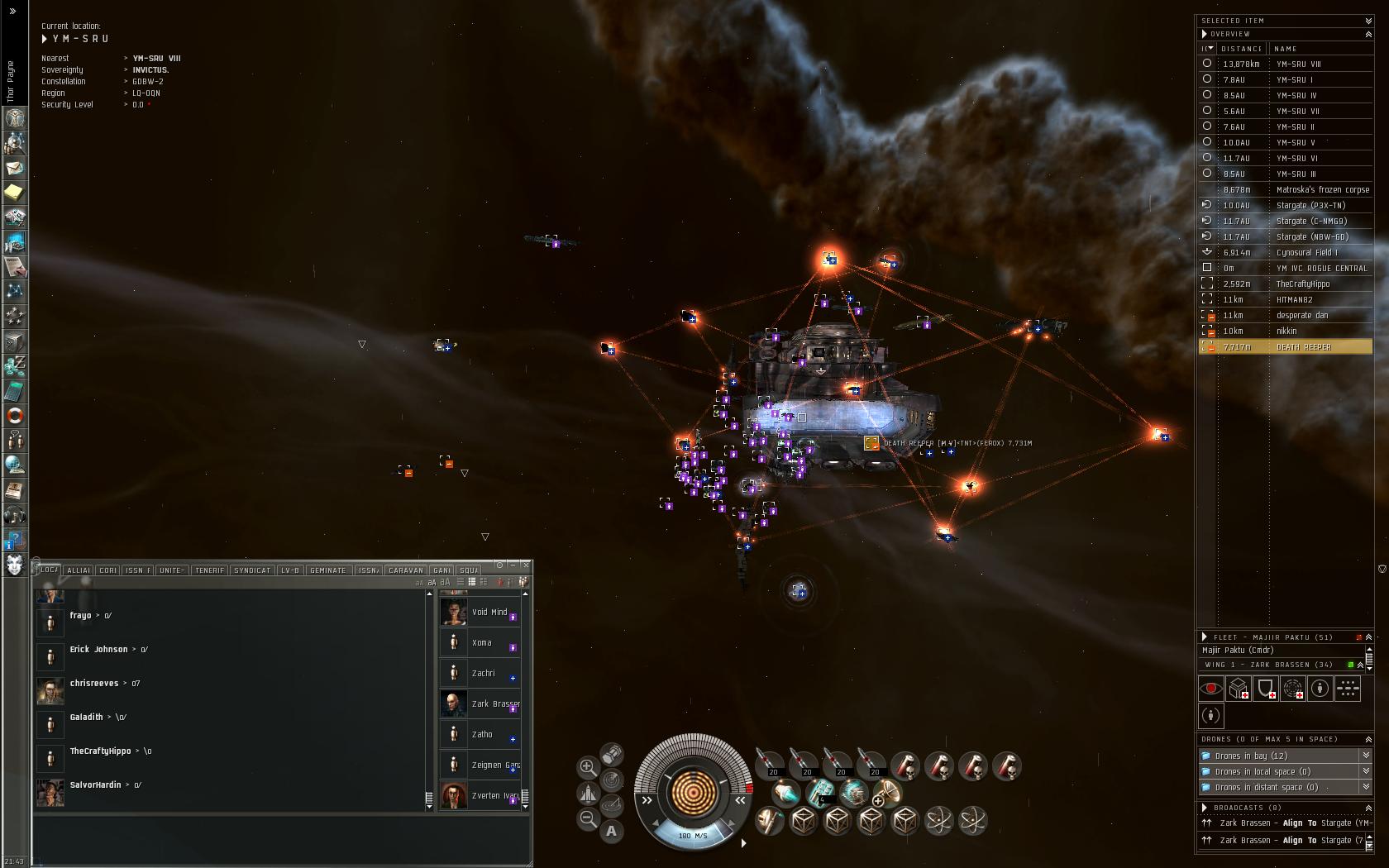The image size is (1389, 868).
Task: Close the chat window
Action: point(526,565)
